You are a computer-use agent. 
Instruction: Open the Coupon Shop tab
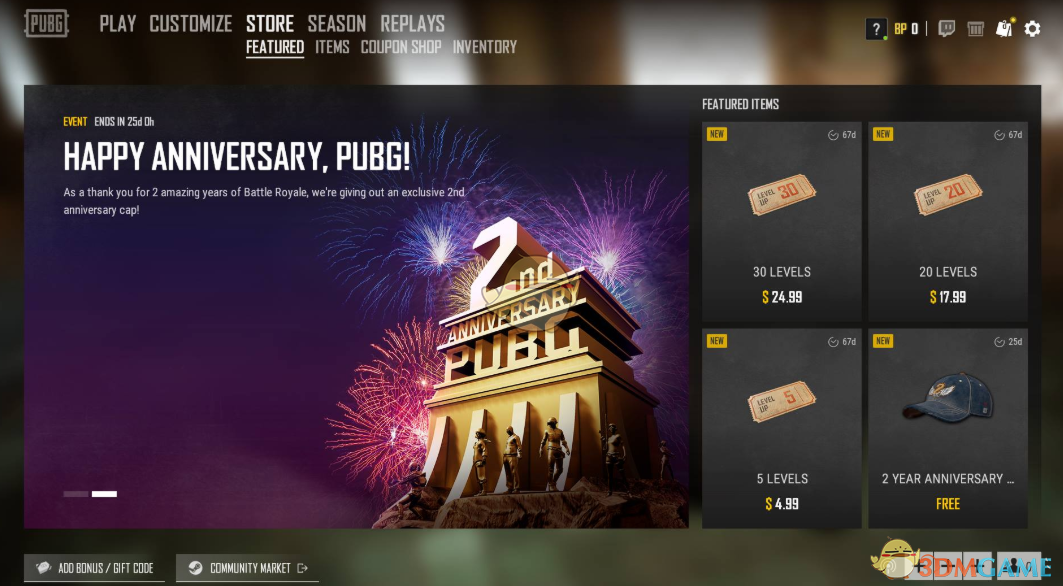click(x=401, y=47)
